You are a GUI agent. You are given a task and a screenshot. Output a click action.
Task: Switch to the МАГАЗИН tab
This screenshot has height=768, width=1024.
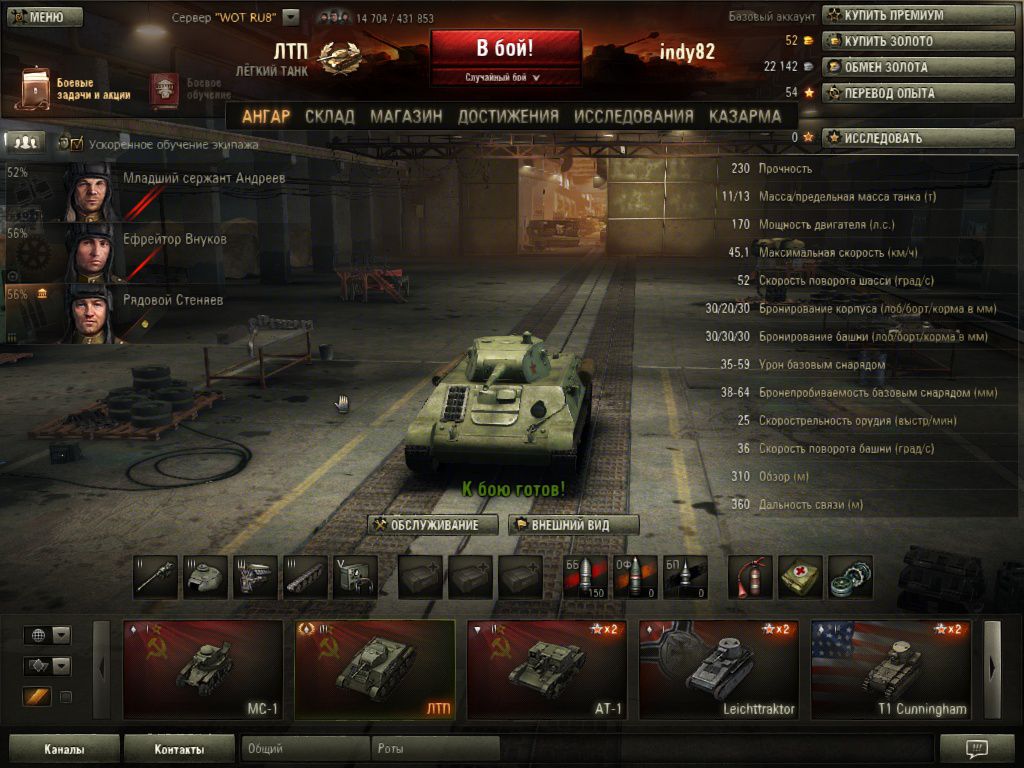point(406,116)
